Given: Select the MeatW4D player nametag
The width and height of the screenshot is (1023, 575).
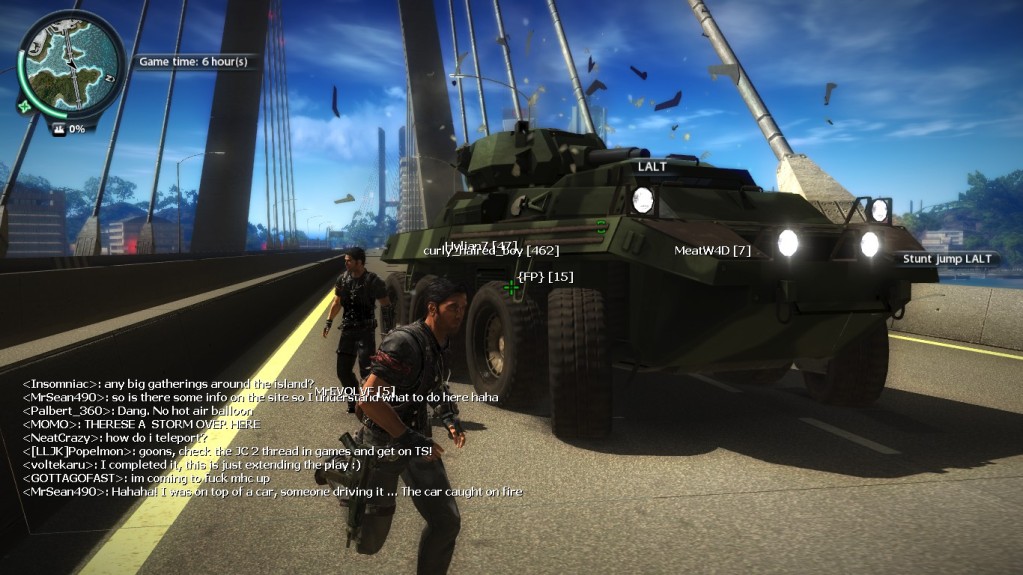Looking at the screenshot, I should click(x=712, y=250).
